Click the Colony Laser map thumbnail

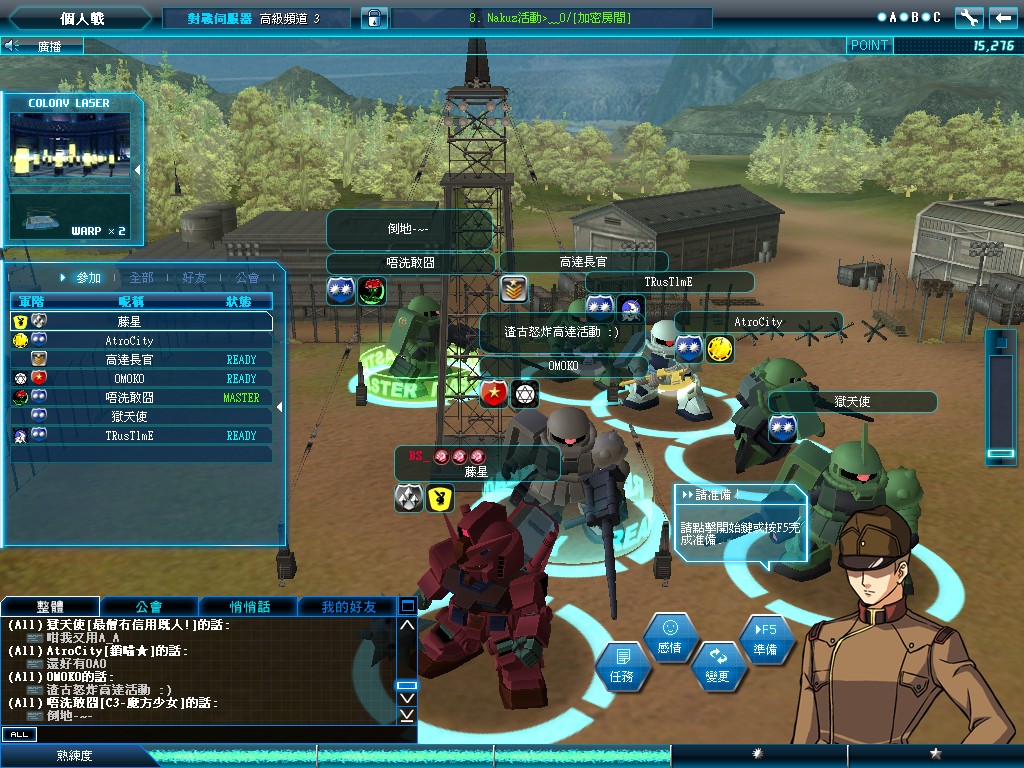70,146
